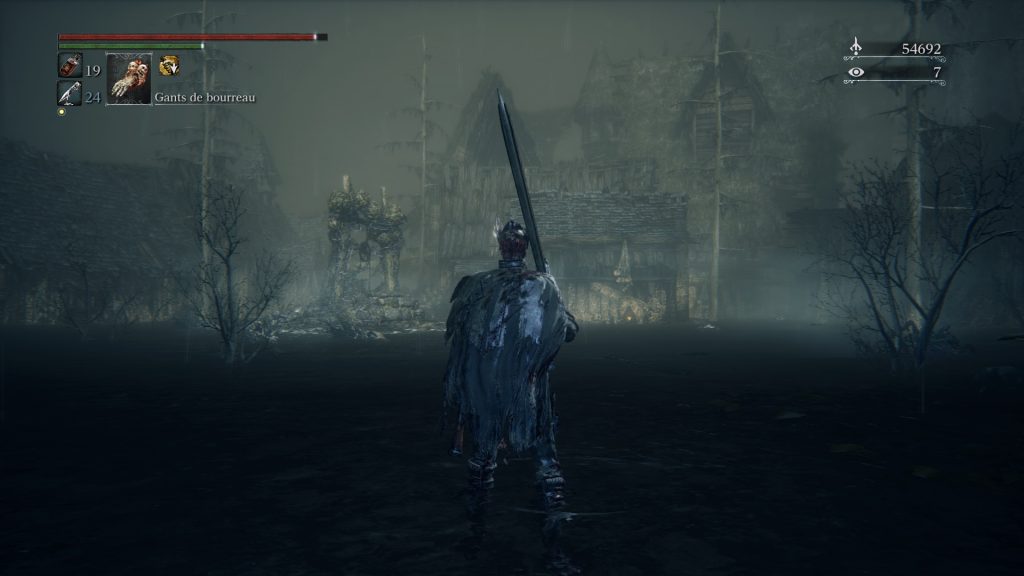Click the gold status effect icon
This screenshot has width=1024, height=576.
pyautogui.click(x=169, y=66)
